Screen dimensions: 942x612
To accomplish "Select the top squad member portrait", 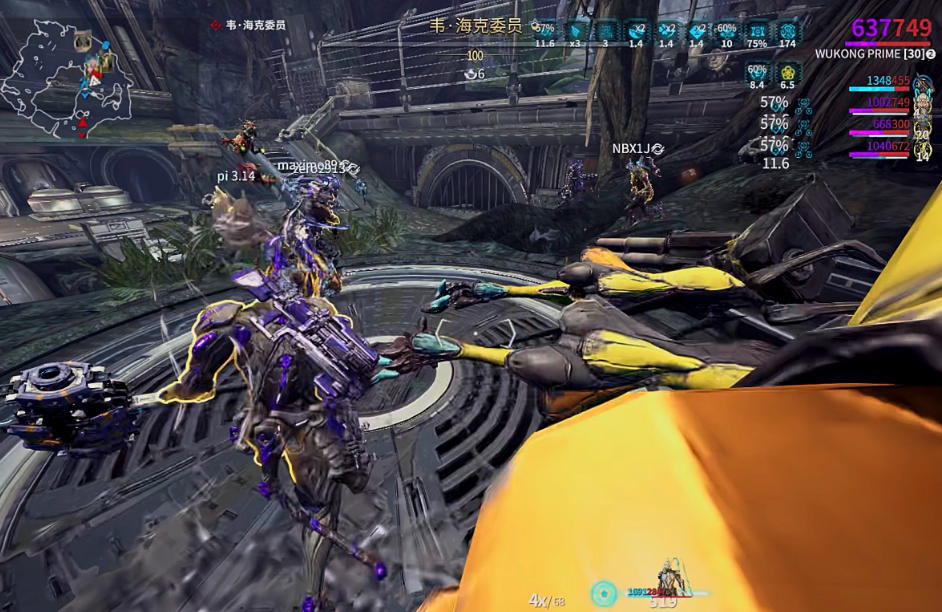I will [x=922, y=81].
